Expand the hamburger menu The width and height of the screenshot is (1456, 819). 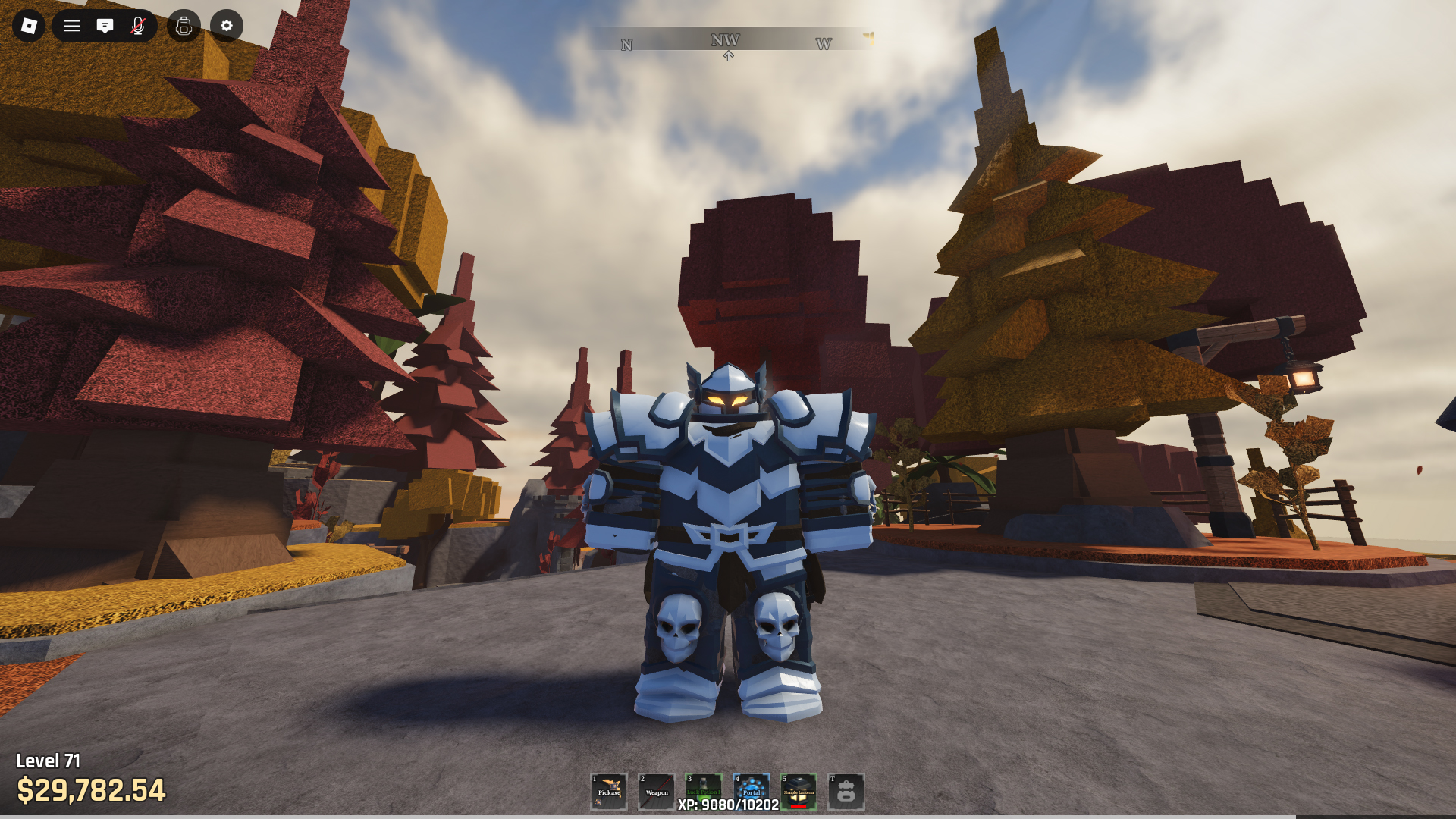[72, 26]
